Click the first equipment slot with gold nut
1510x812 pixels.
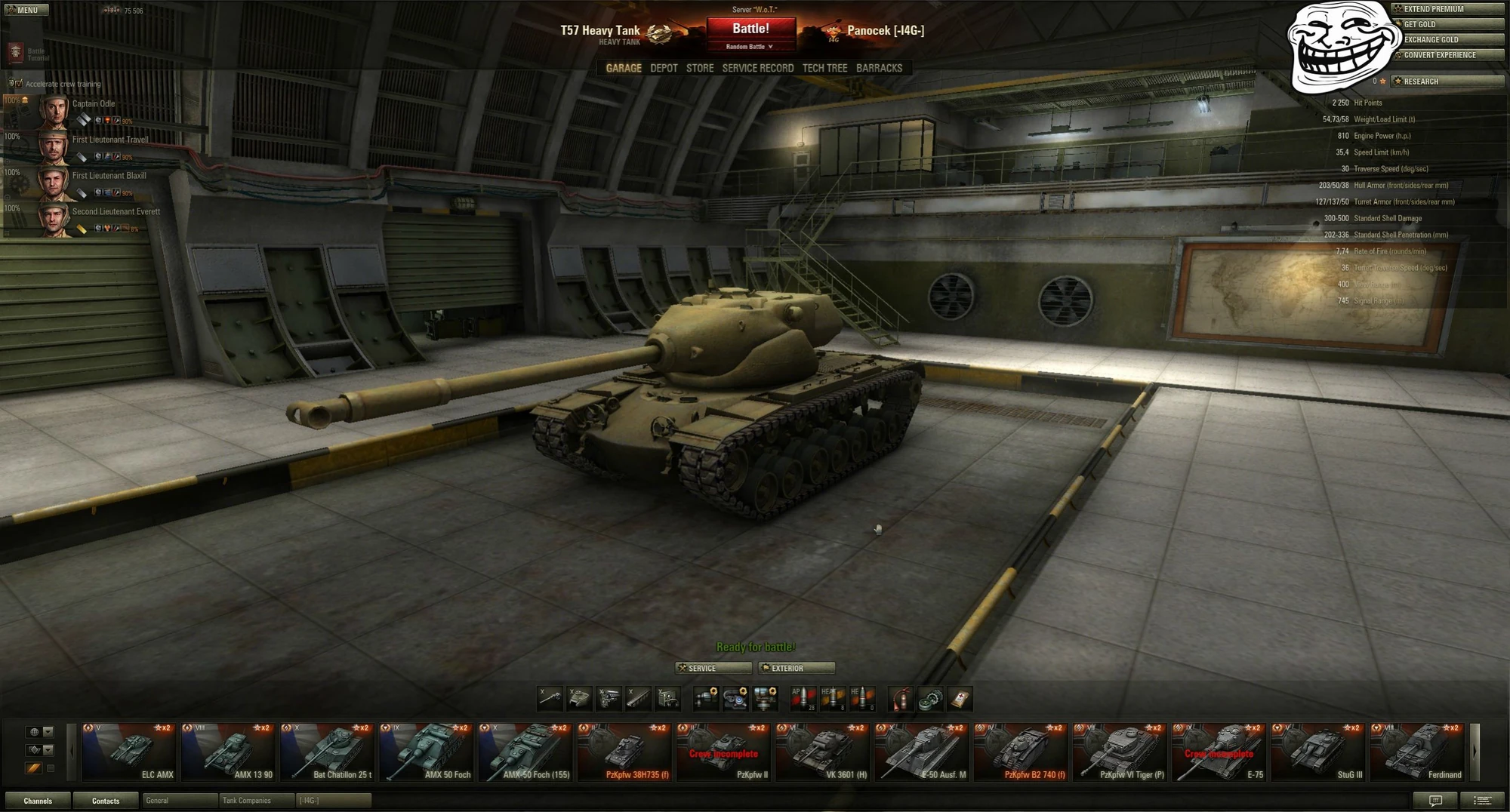[707, 699]
